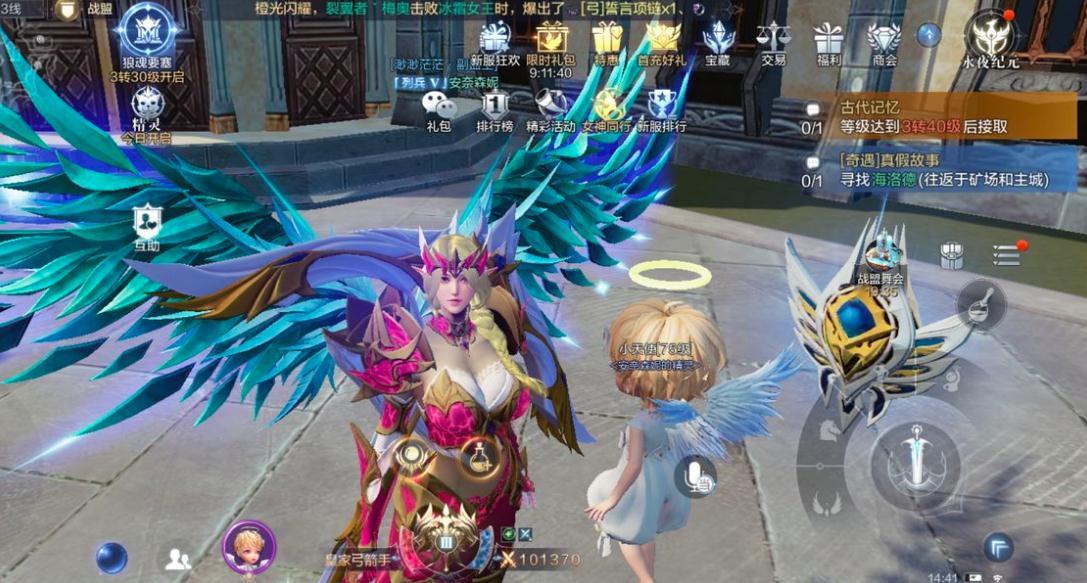Open the 首充好礼 first recharge reward
The height and width of the screenshot is (583, 1087).
(x=662, y=40)
